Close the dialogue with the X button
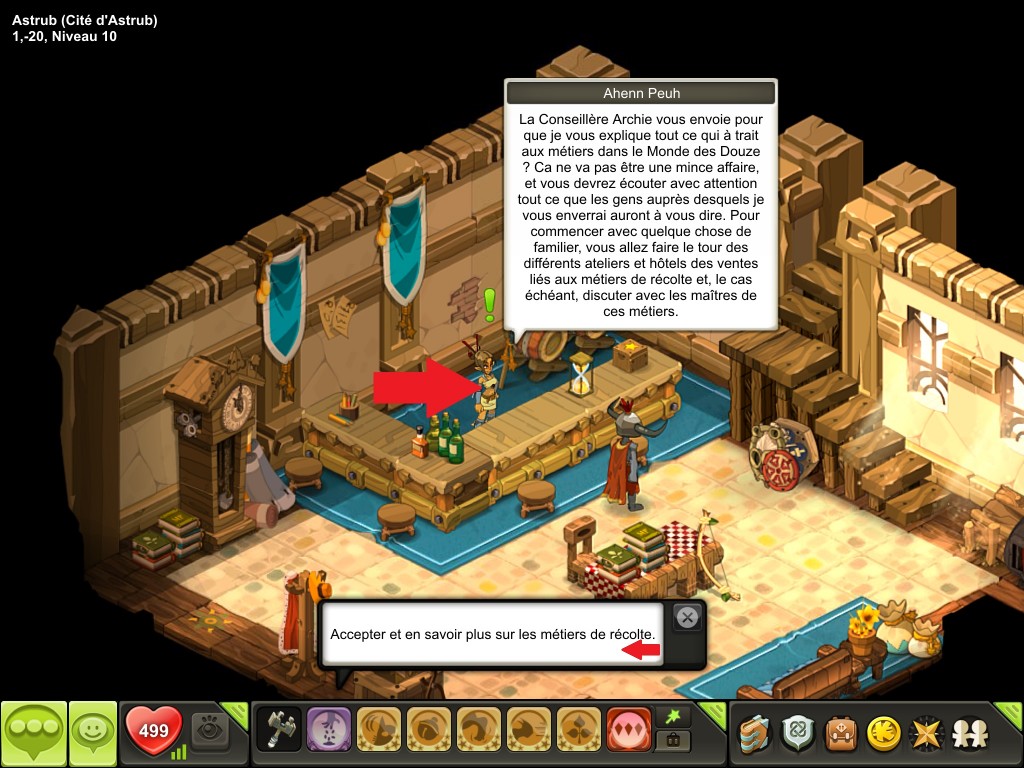Screen dimensions: 1024x768 (x=686, y=618)
